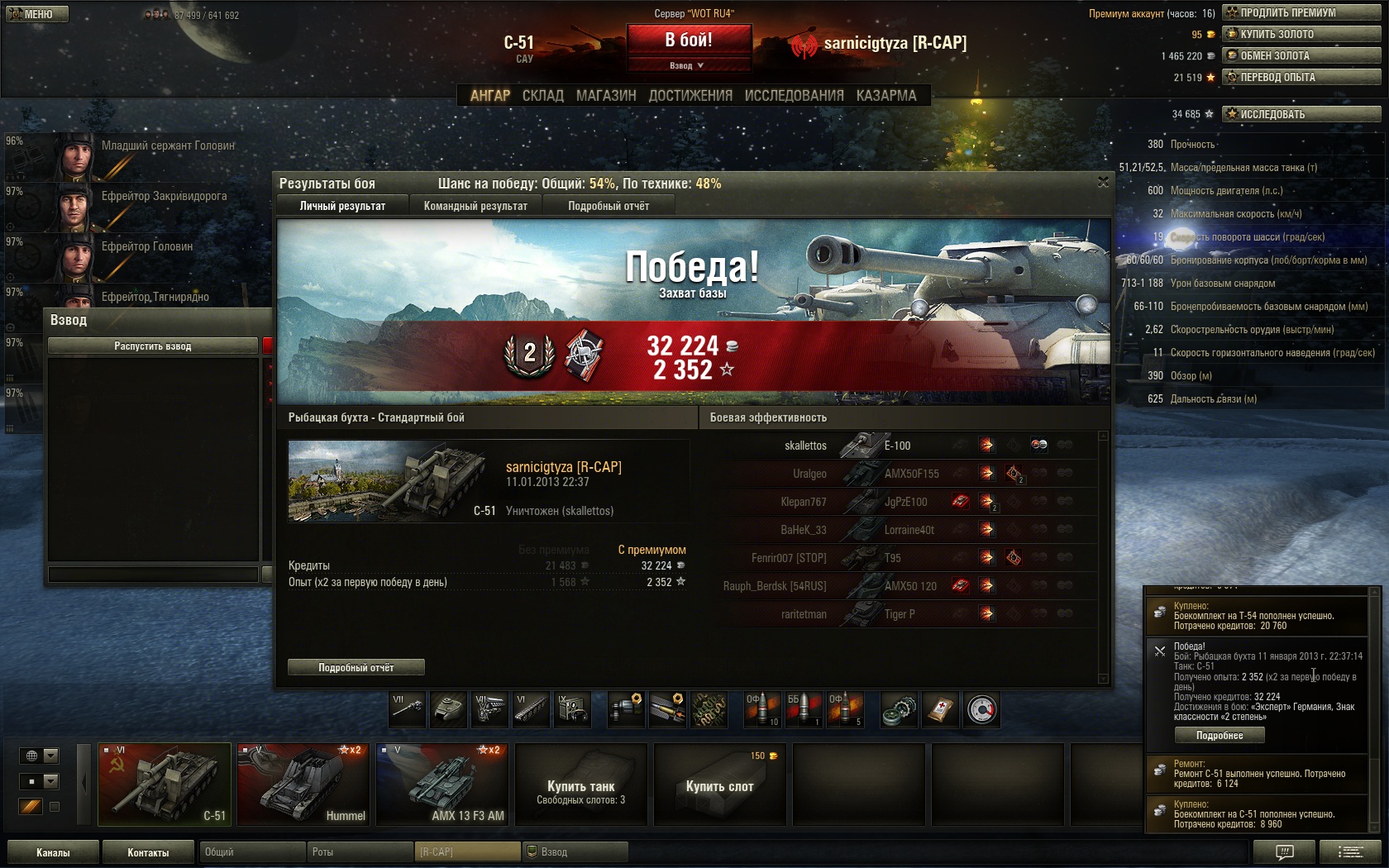1389x868 pixels.
Task: Disband platoon with Распустить взвод
Action: coord(153,346)
